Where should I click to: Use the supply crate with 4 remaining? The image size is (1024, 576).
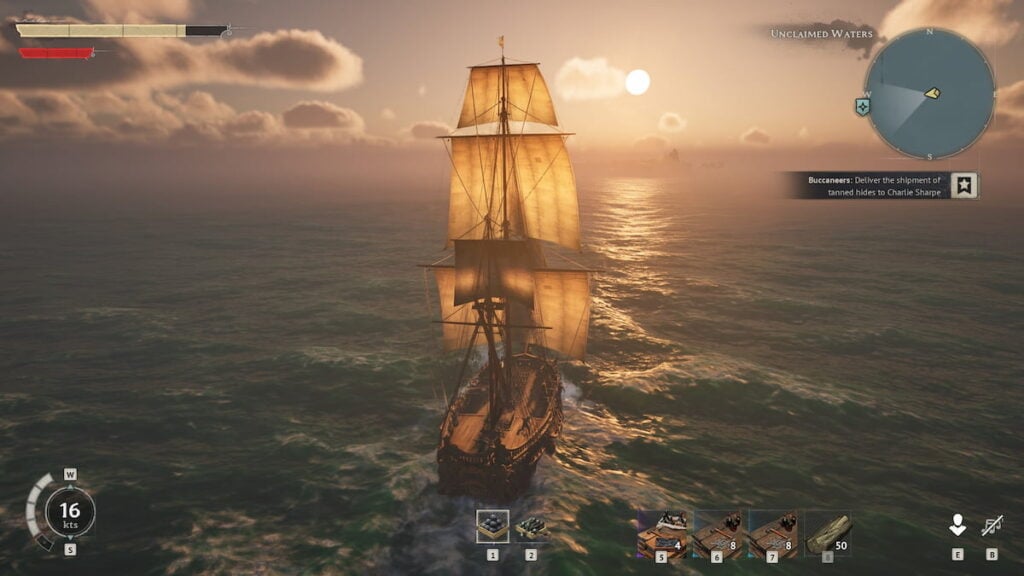tap(662, 533)
